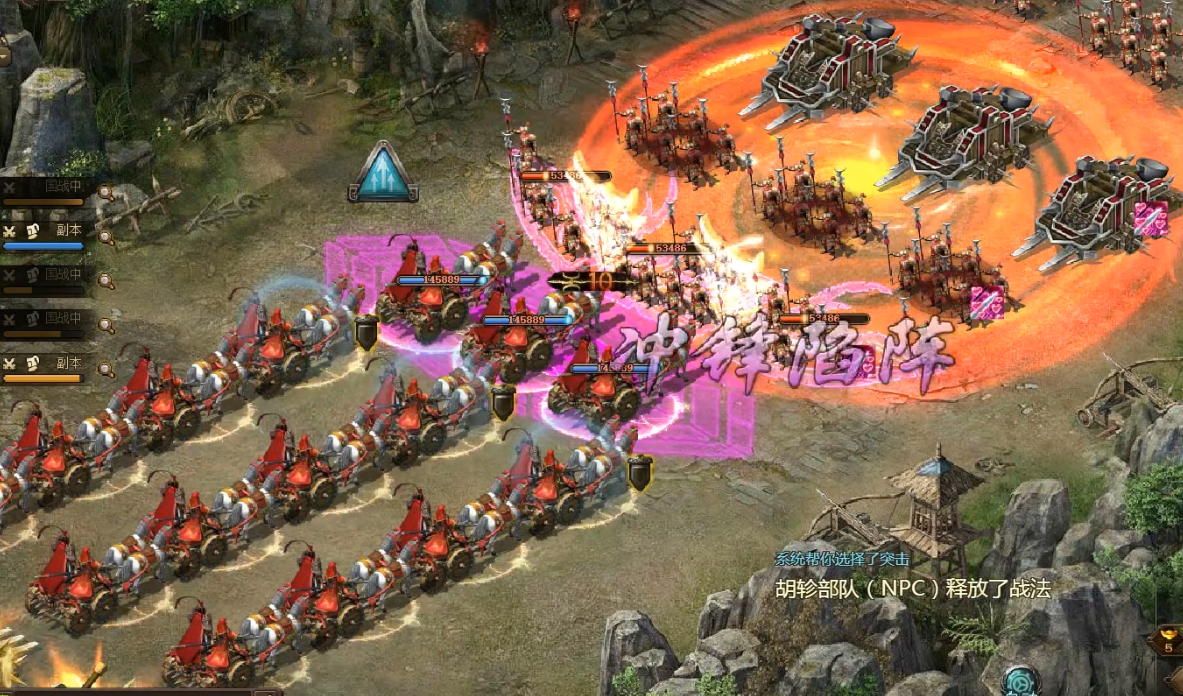Select the 副本 army entry with orange bar

coord(45,366)
